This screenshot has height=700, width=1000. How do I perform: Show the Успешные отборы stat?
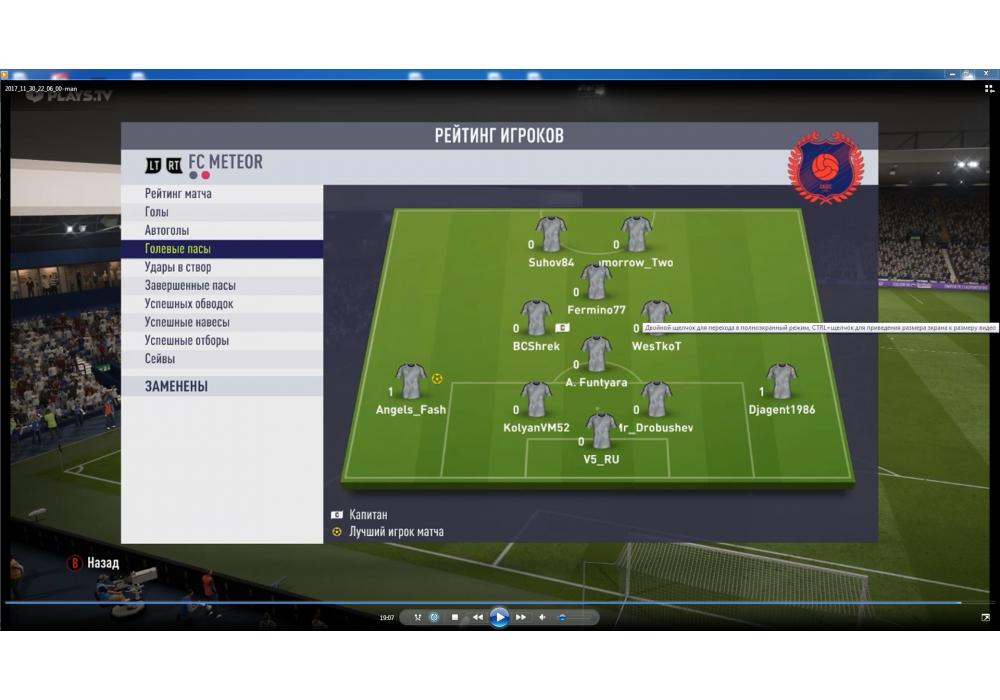[x=187, y=340]
